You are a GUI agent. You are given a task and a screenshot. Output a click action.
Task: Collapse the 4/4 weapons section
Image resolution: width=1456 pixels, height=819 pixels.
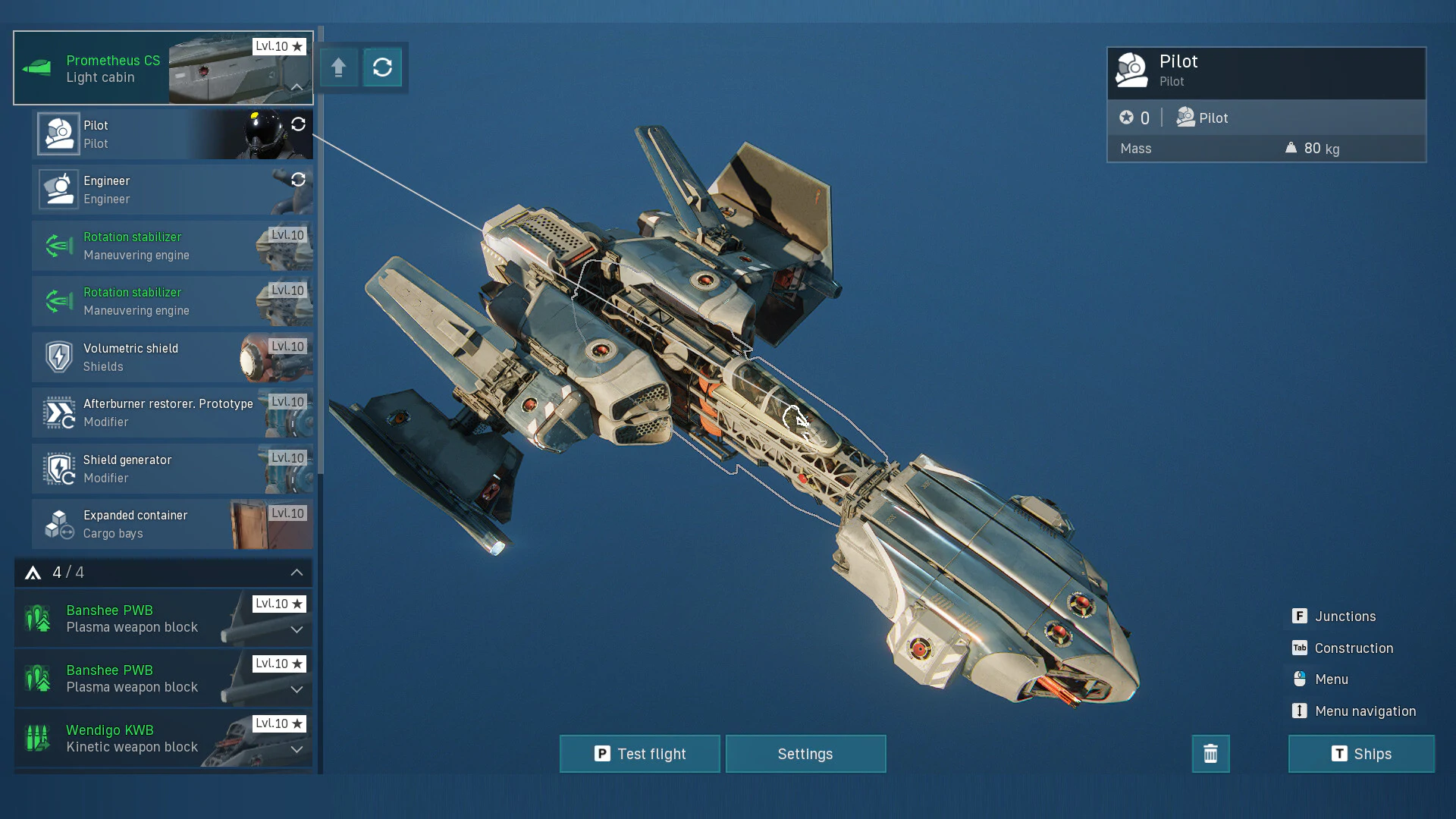point(297,573)
